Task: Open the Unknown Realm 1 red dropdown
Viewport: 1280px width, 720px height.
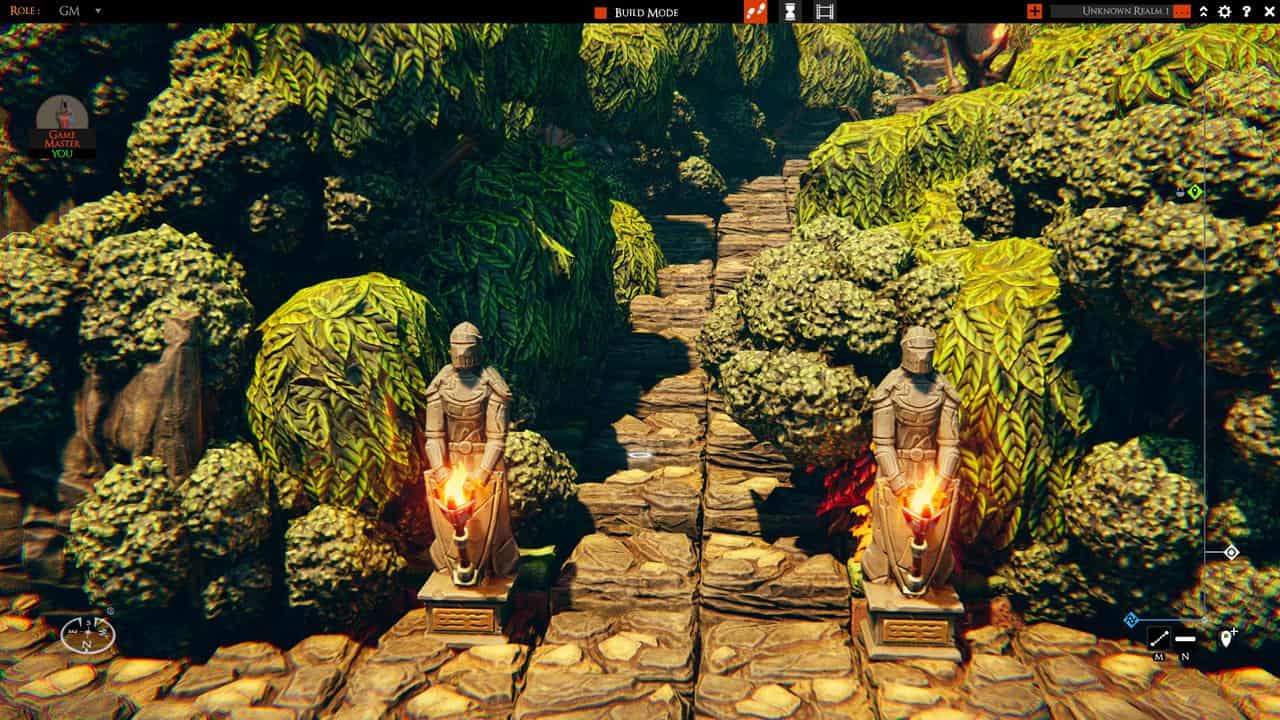Action: pyautogui.click(x=1182, y=11)
